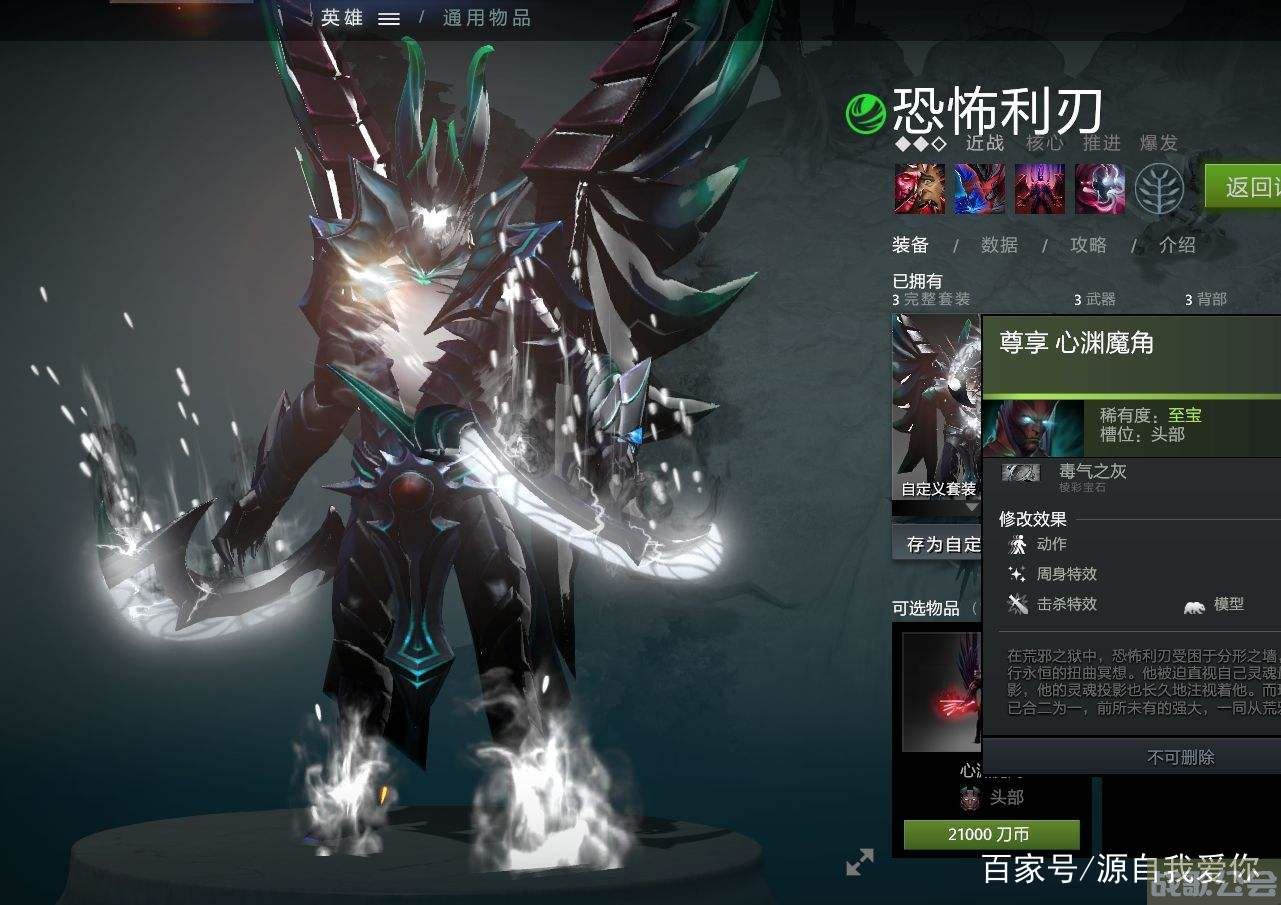Image resolution: width=1281 pixels, height=905 pixels.
Task: Expand the 可选物品 section
Action: click(928, 607)
